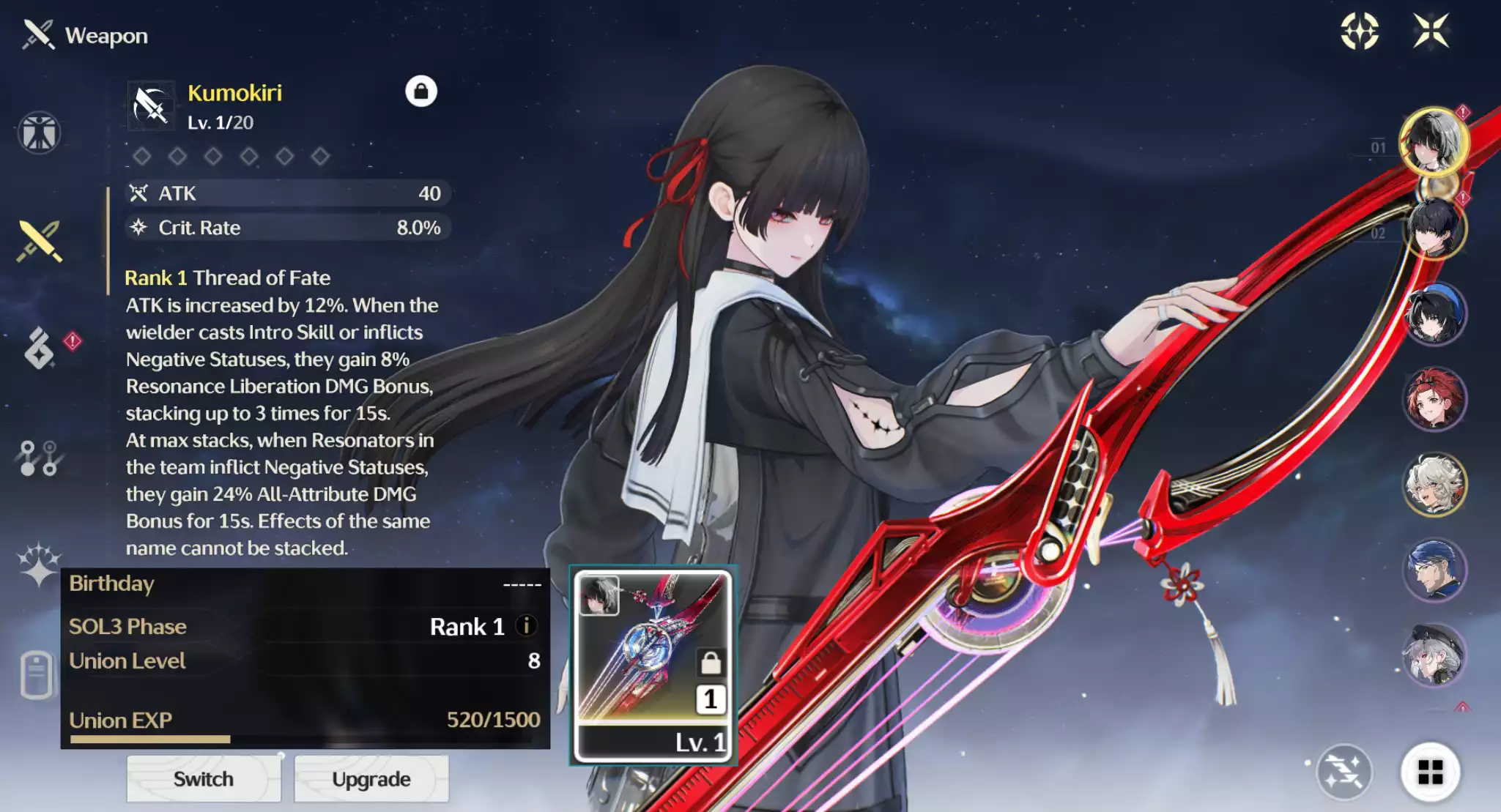Select the white-and-black-haired resonator portrait
The width and height of the screenshot is (1501, 812).
pyautogui.click(x=1433, y=141)
